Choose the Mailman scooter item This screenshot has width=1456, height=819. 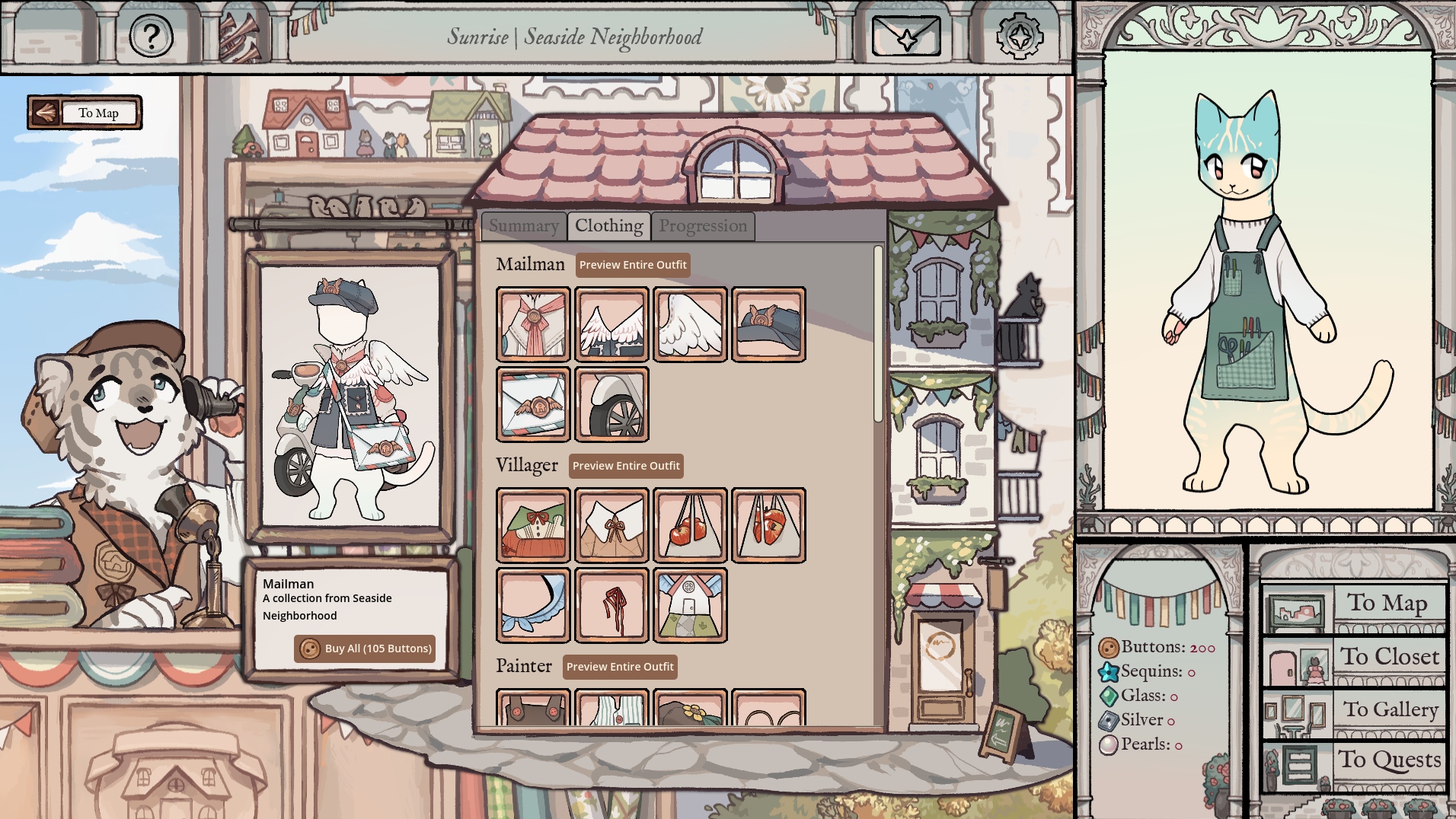coord(611,404)
